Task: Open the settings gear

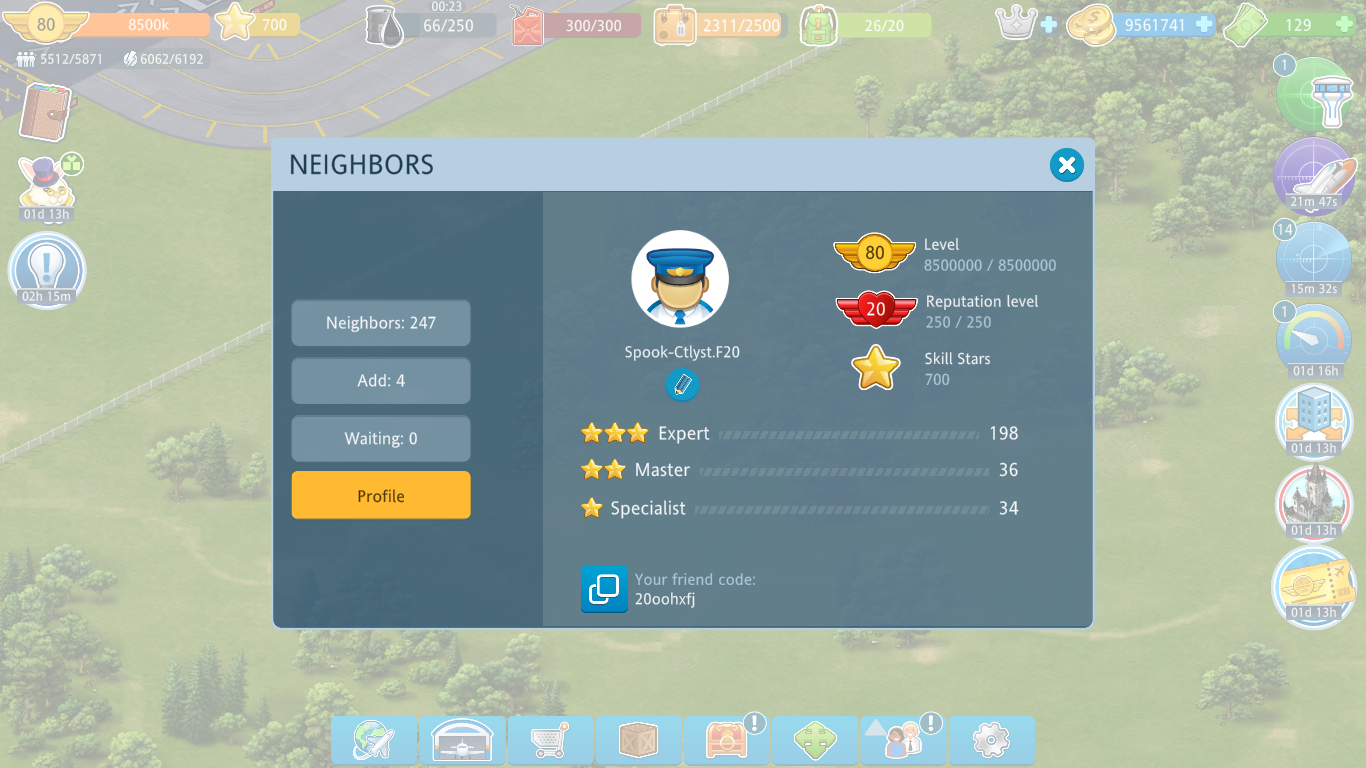Action: (x=991, y=741)
